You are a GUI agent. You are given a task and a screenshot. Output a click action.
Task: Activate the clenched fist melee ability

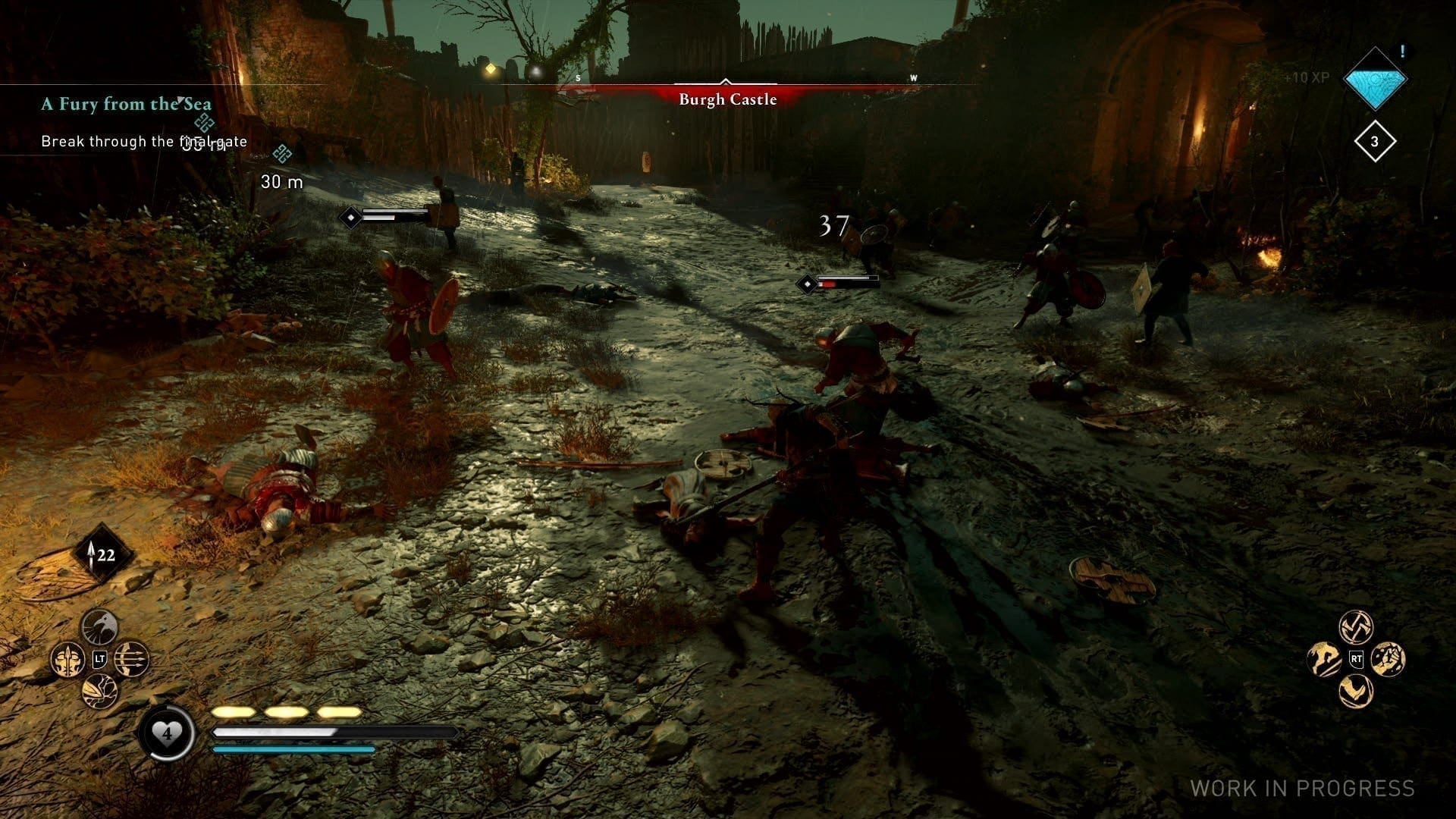point(1388,658)
